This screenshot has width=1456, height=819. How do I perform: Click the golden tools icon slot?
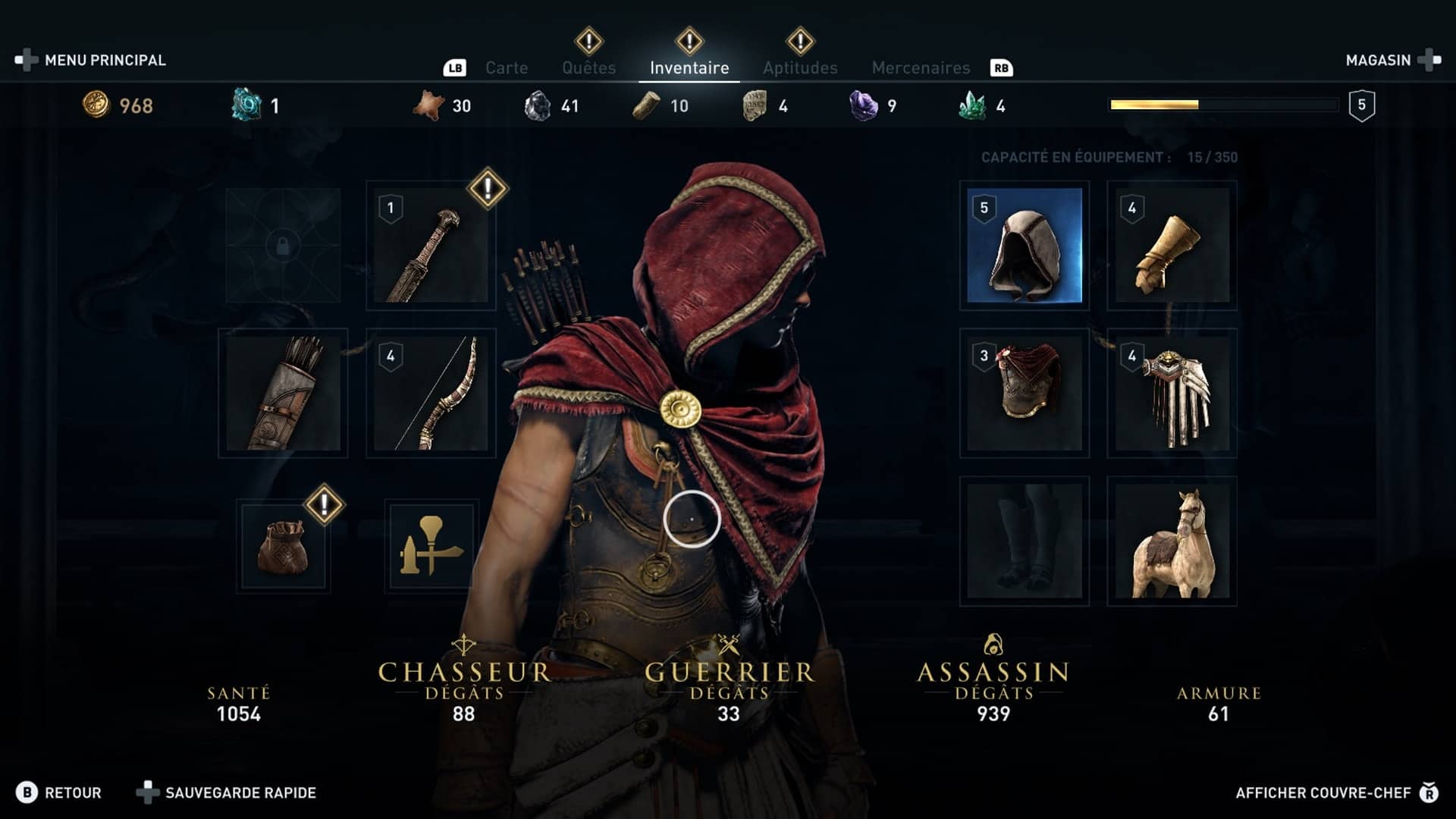pos(431,544)
